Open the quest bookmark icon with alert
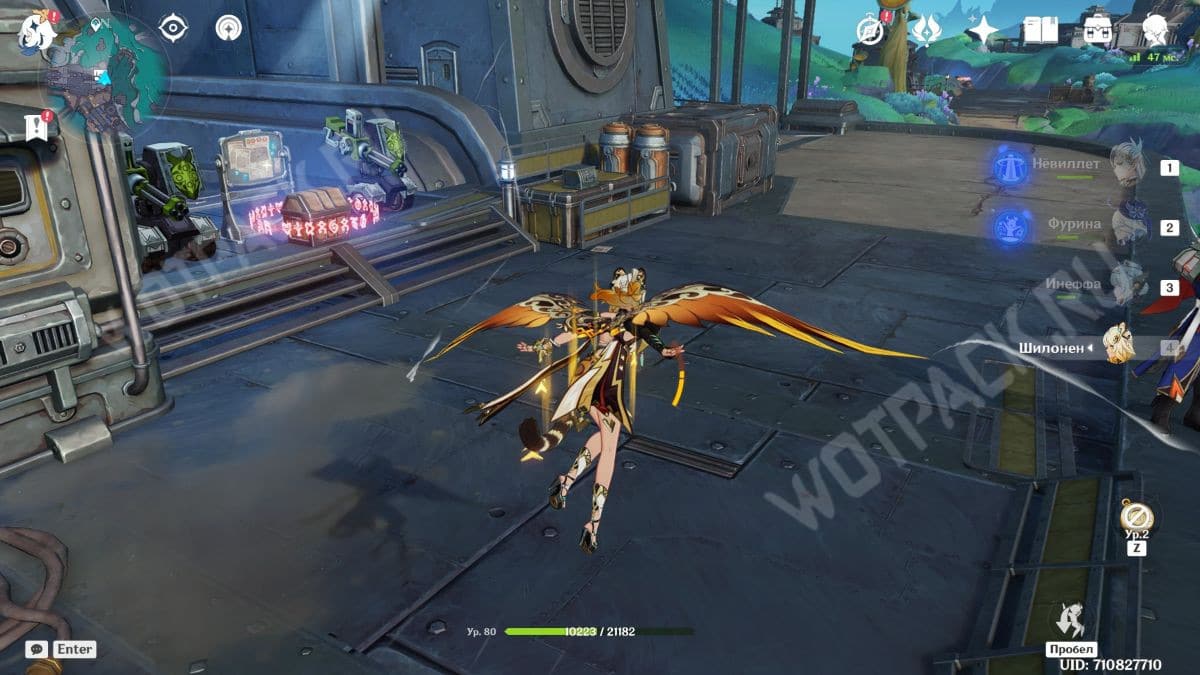1200x675 pixels. pyautogui.click(x=36, y=127)
